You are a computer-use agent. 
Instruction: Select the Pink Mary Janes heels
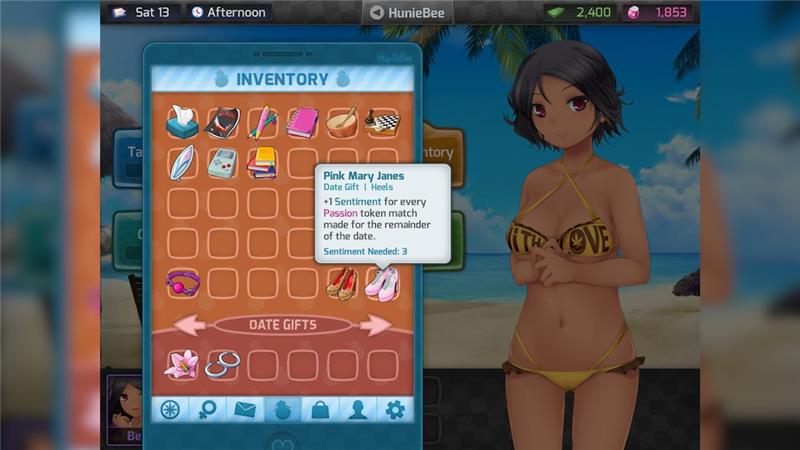[382, 283]
